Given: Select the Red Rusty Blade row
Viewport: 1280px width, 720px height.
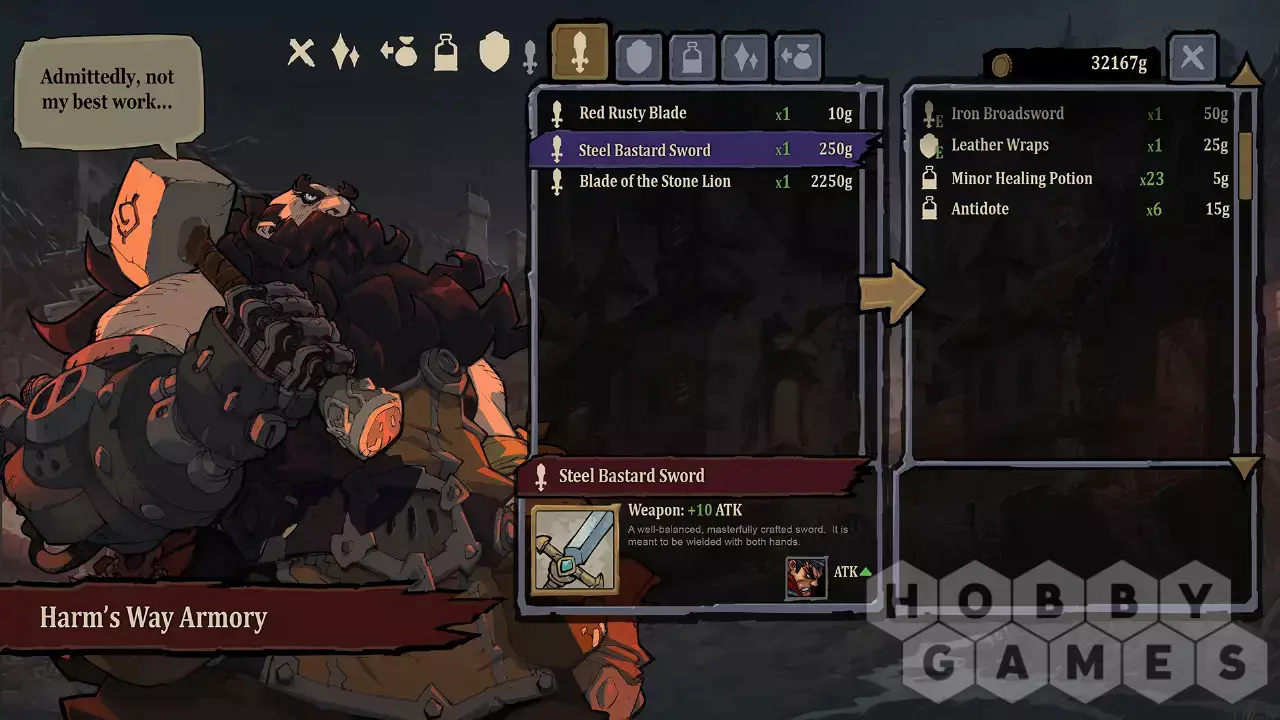Looking at the screenshot, I should pyautogui.click(x=700, y=114).
